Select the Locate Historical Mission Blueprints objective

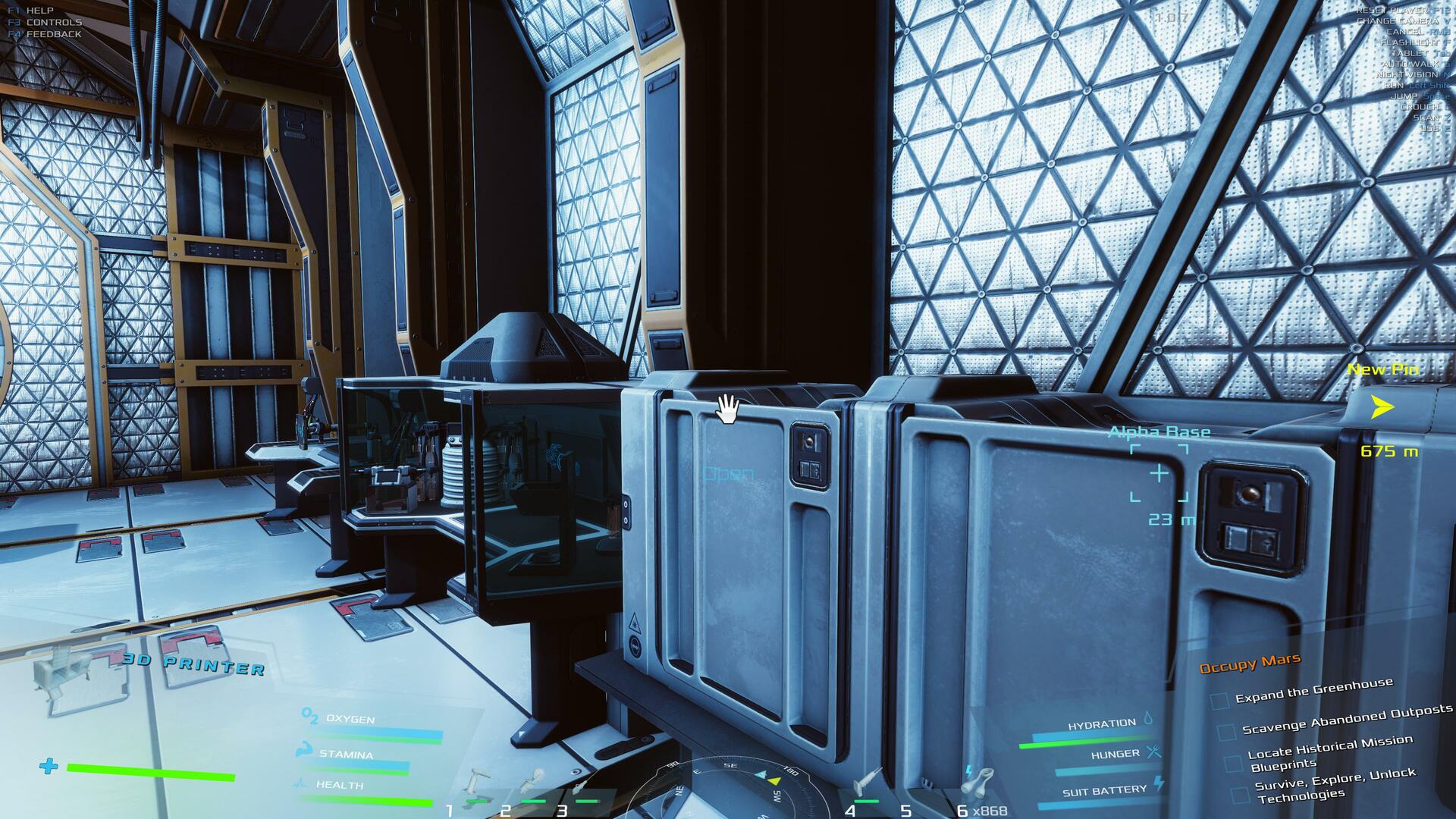pyautogui.click(x=1329, y=752)
